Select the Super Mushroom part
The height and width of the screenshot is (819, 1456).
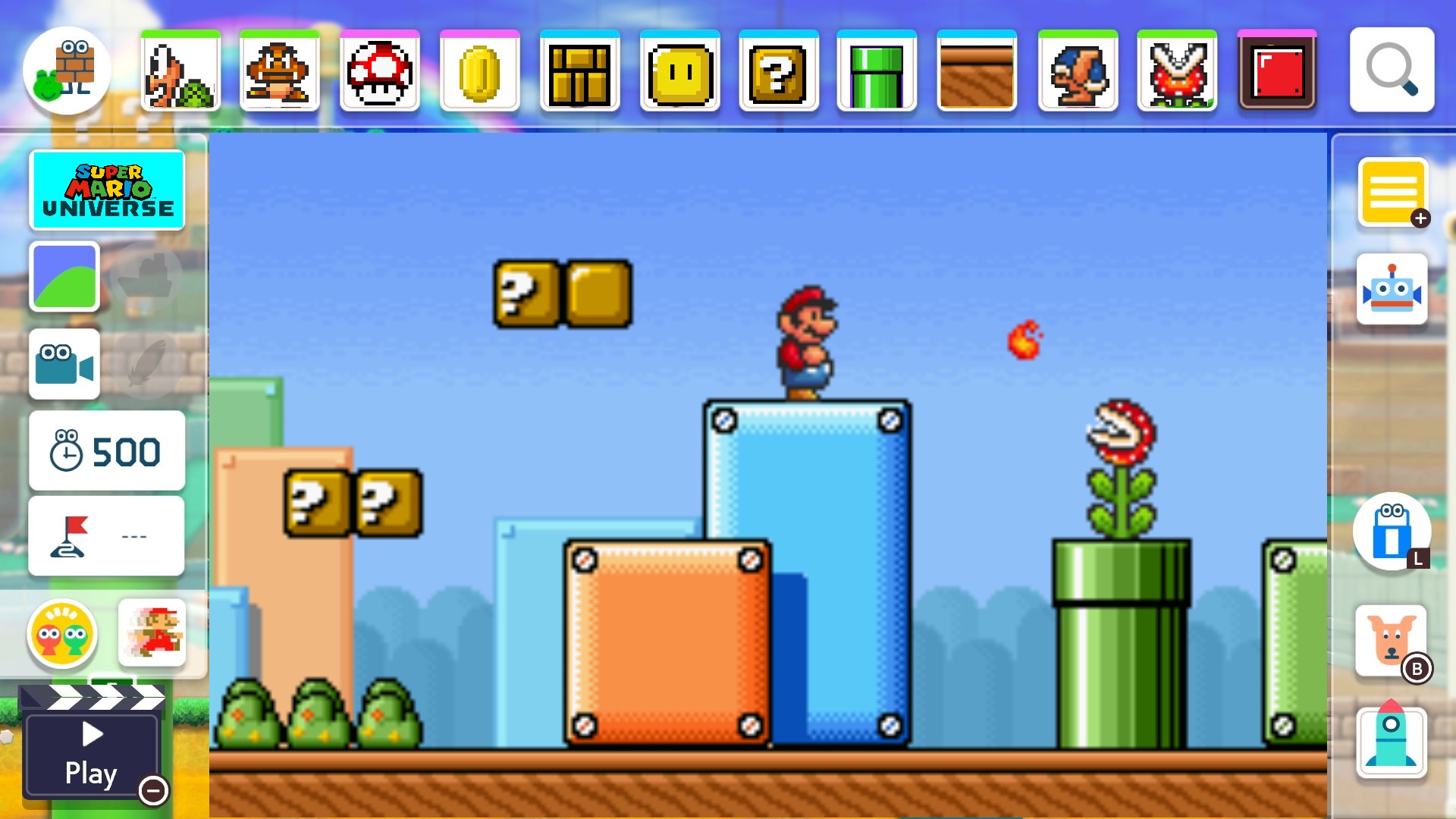(x=379, y=72)
